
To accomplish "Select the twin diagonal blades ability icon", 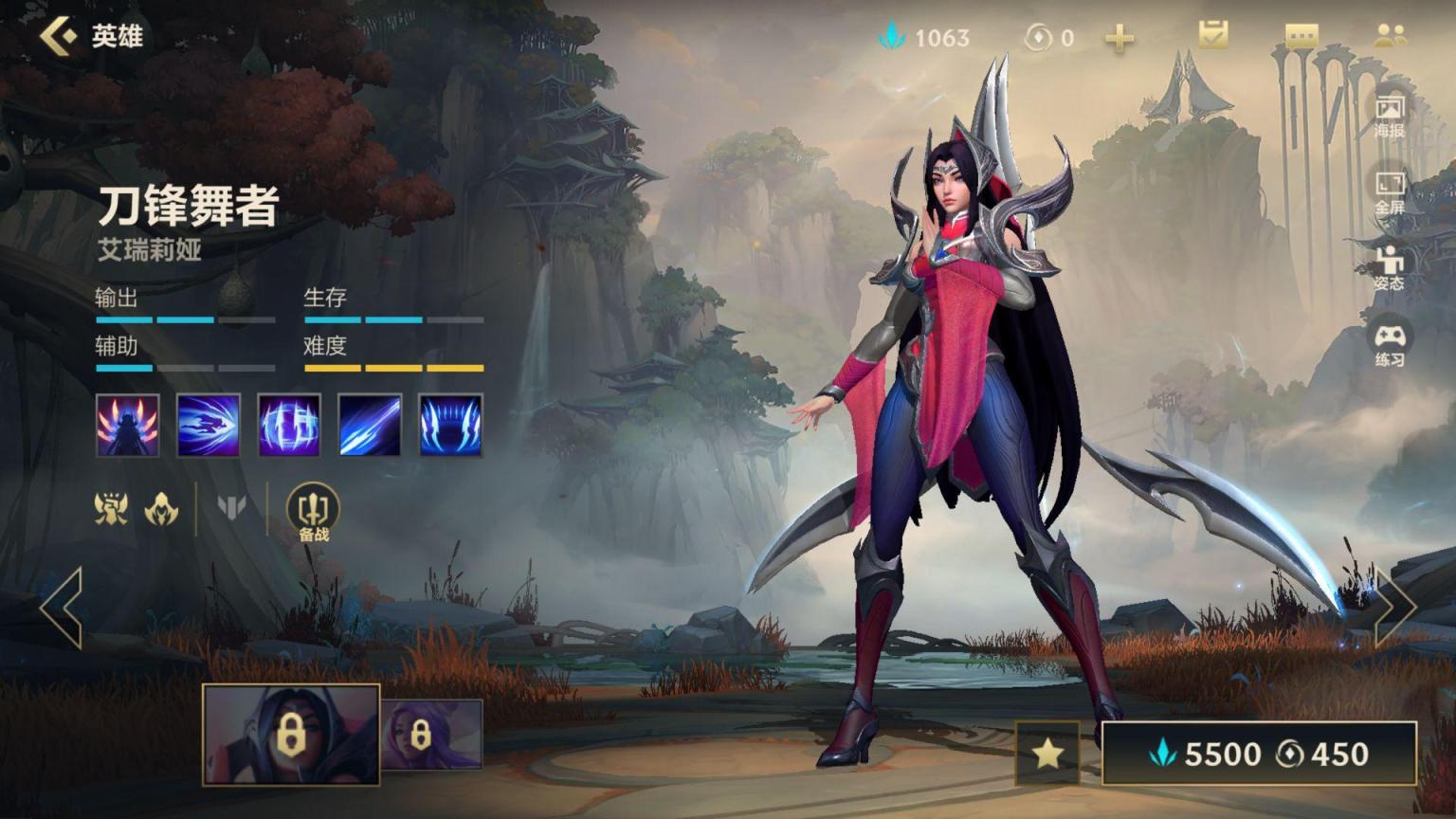I will point(370,426).
